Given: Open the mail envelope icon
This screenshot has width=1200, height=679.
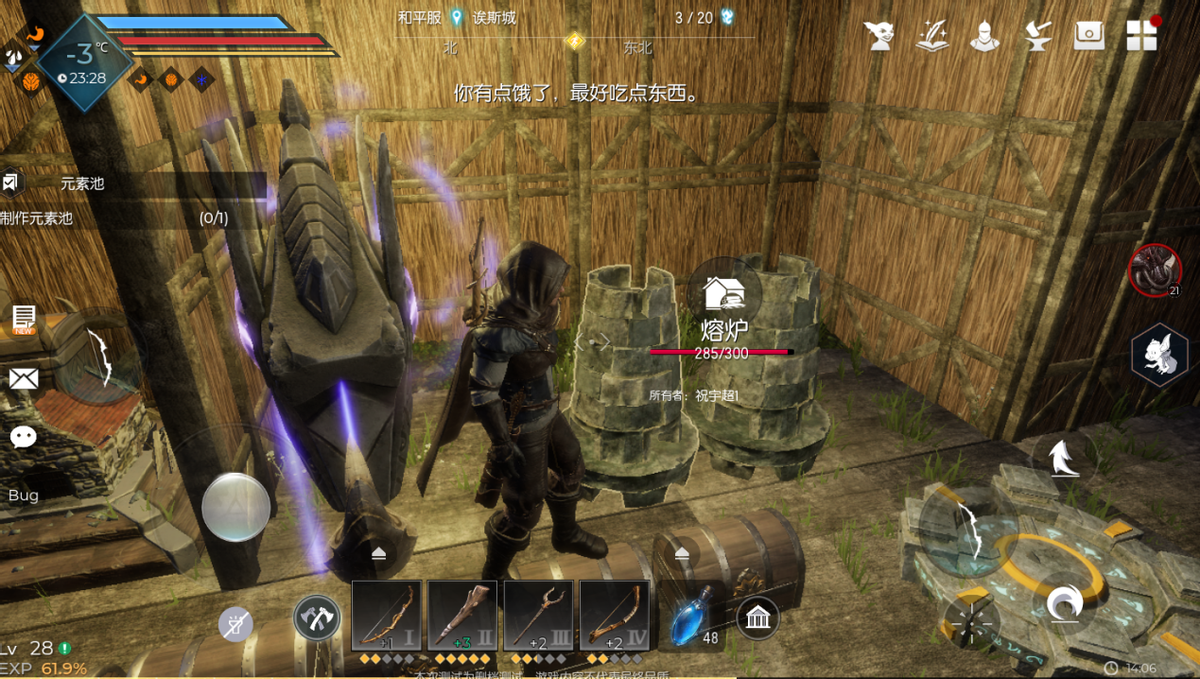Looking at the screenshot, I should click(x=23, y=378).
